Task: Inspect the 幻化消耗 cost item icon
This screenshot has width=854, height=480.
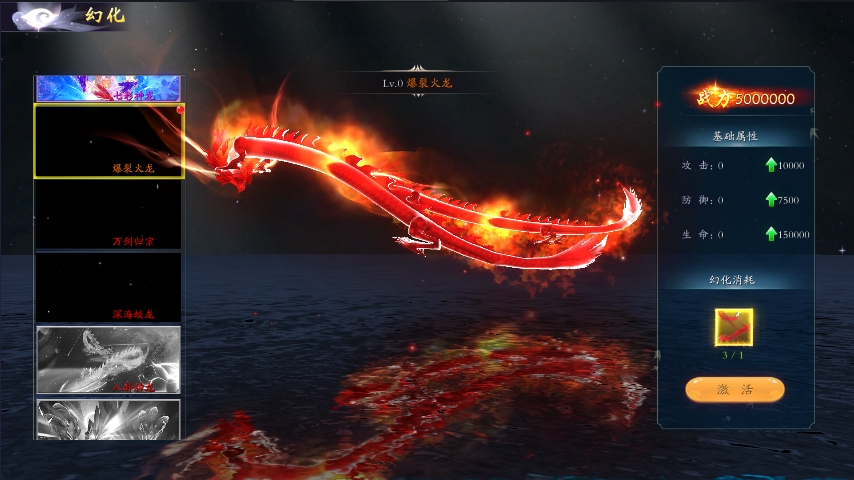Action: [x=734, y=327]
